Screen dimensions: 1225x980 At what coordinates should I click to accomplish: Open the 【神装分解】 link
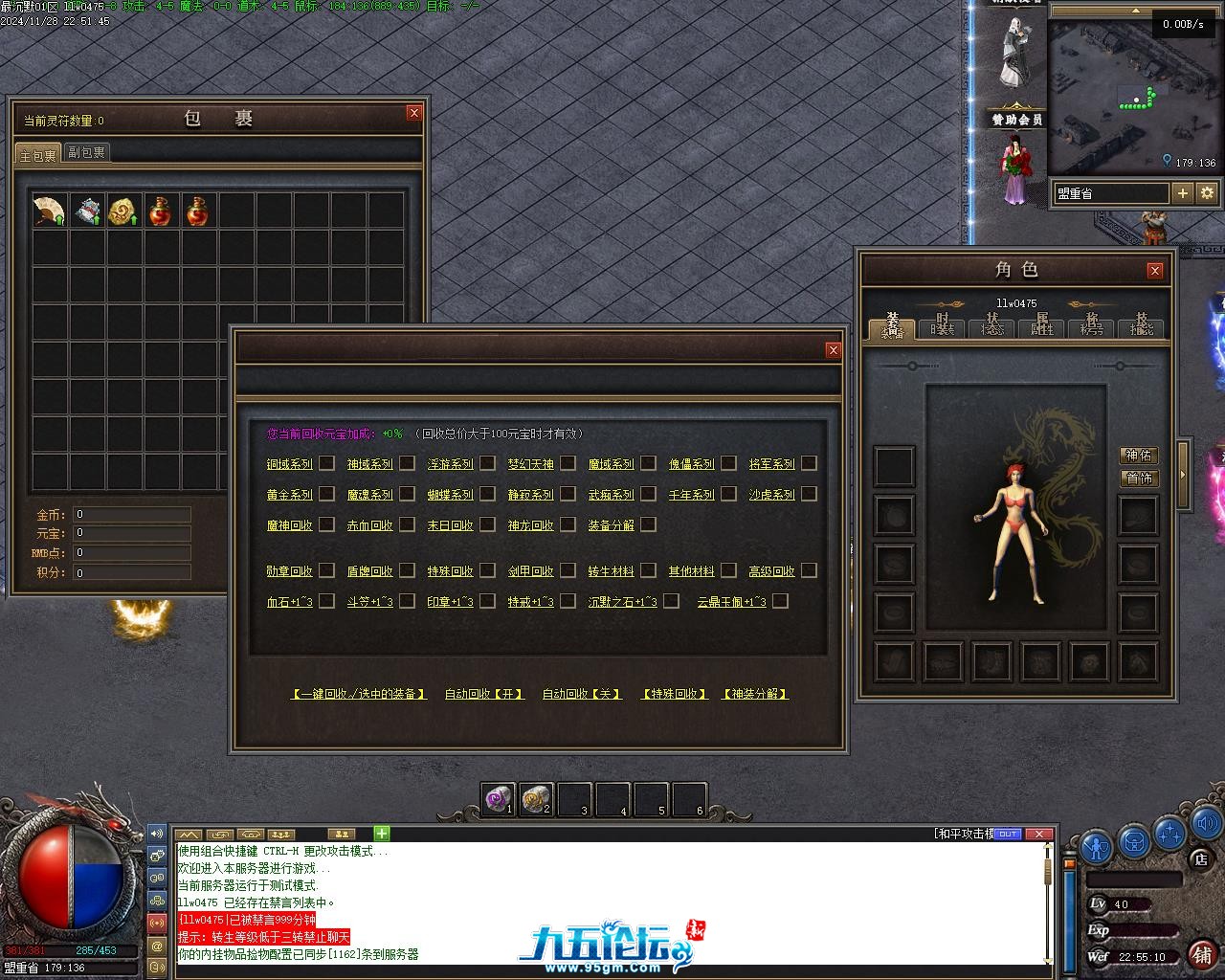755,694
